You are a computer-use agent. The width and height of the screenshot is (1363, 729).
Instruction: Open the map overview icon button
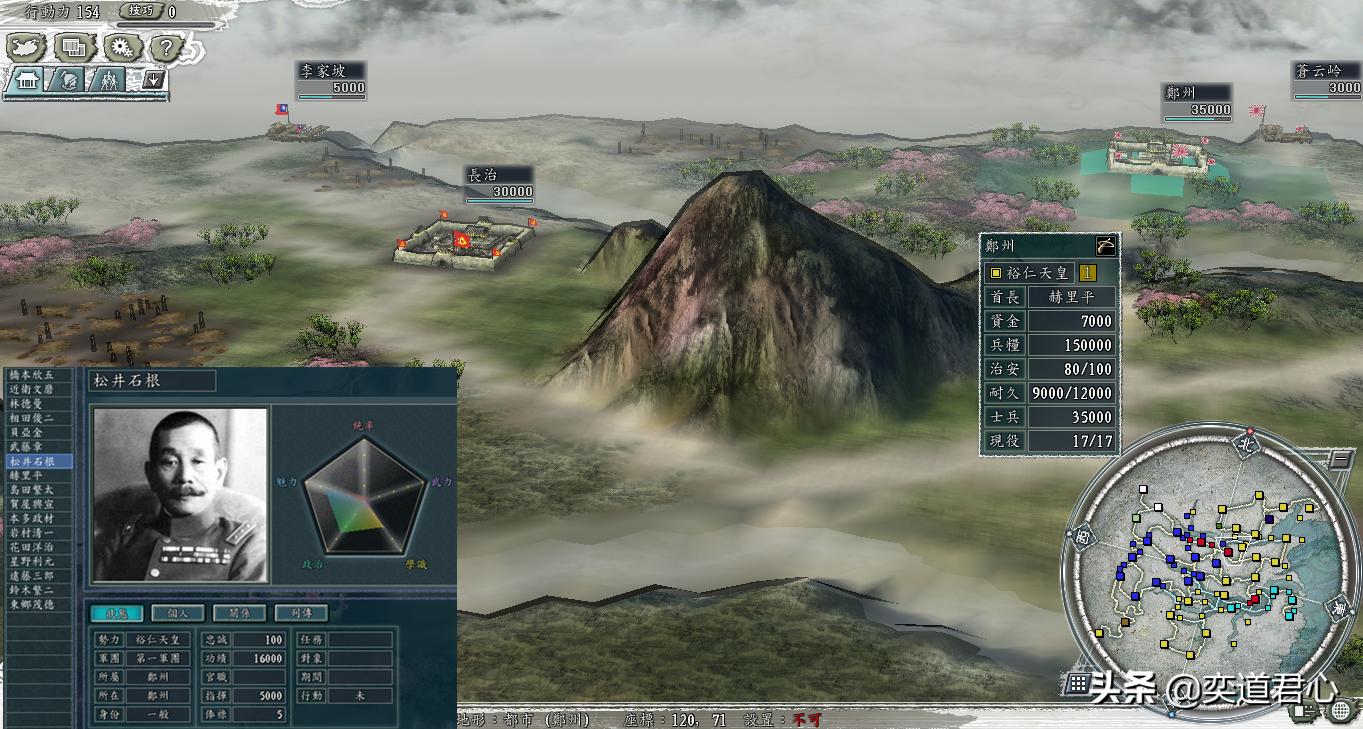pyautogui.click(x=25, y=46)
